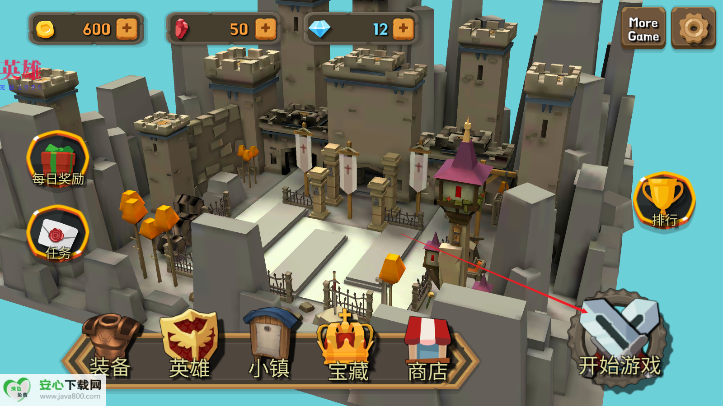The image size is (723, 406).
Task: Open the More Game button
Action: [x=643, y=29]
